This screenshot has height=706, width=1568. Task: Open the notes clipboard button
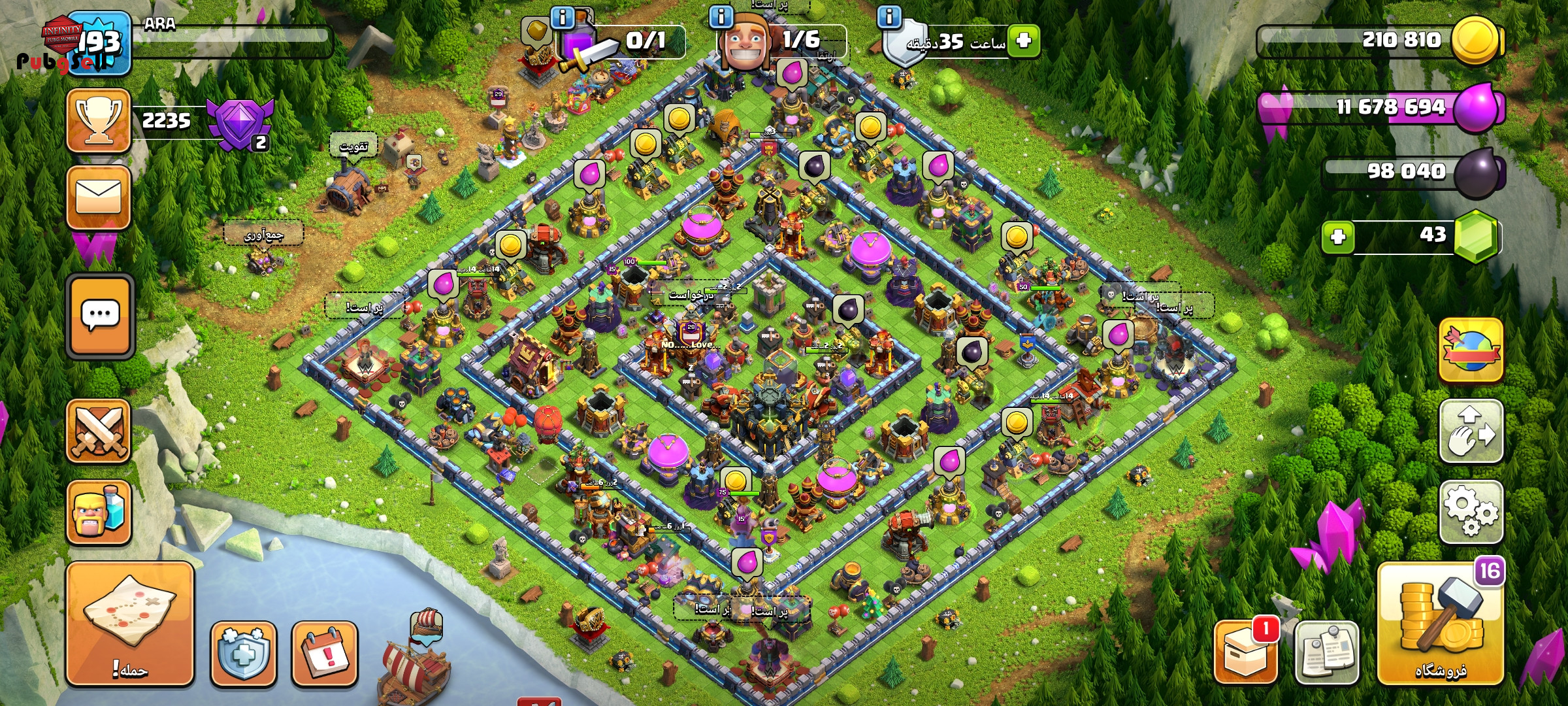[x=1326, y=653]
